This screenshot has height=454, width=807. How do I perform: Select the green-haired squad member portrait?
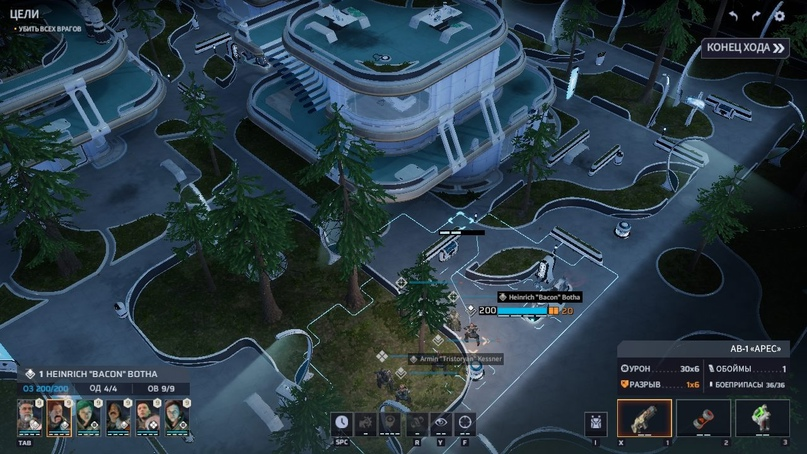tap(88, 415)
